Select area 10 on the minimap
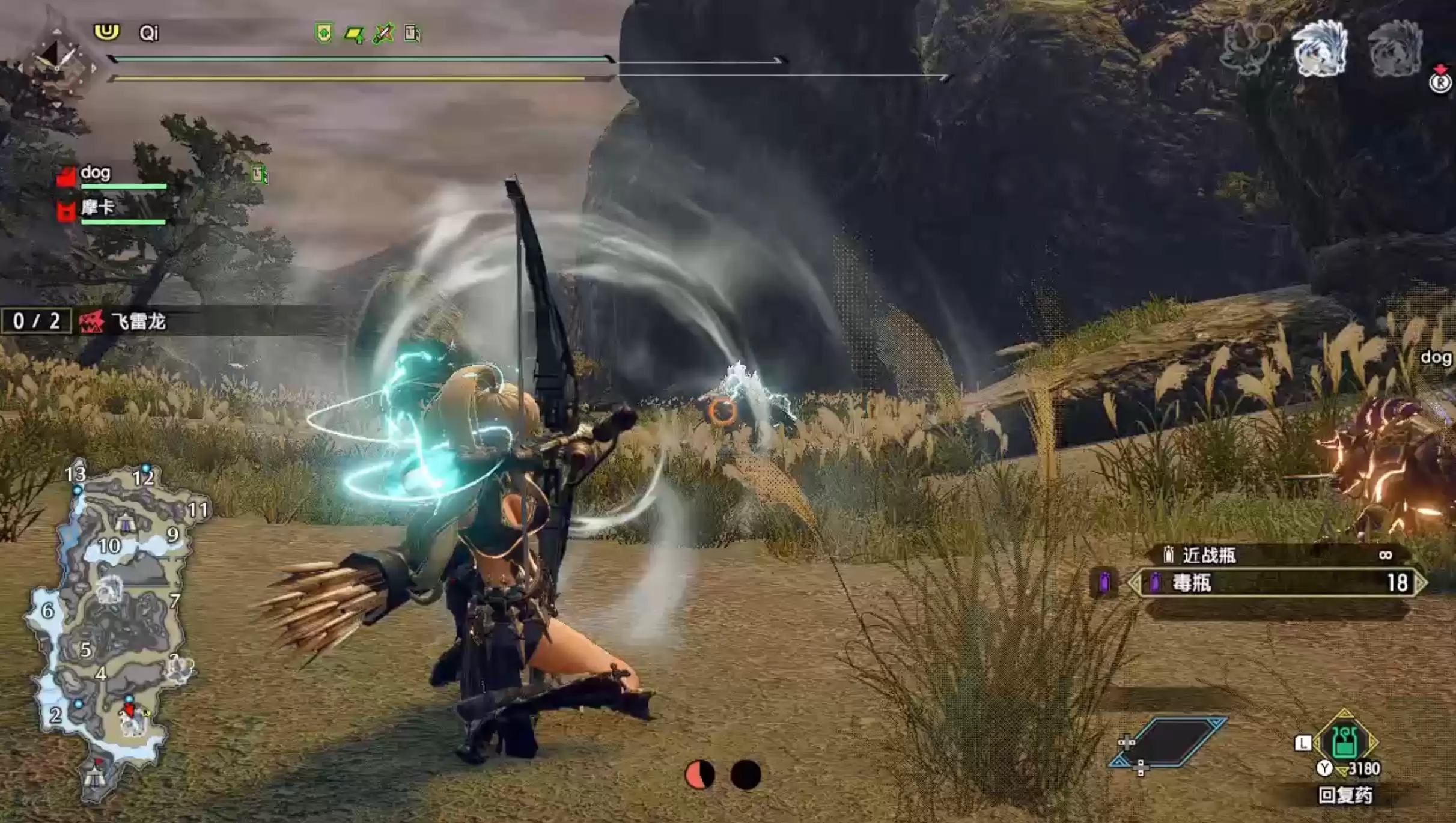This screenshot has height=823, width=1456. point(109,545)
